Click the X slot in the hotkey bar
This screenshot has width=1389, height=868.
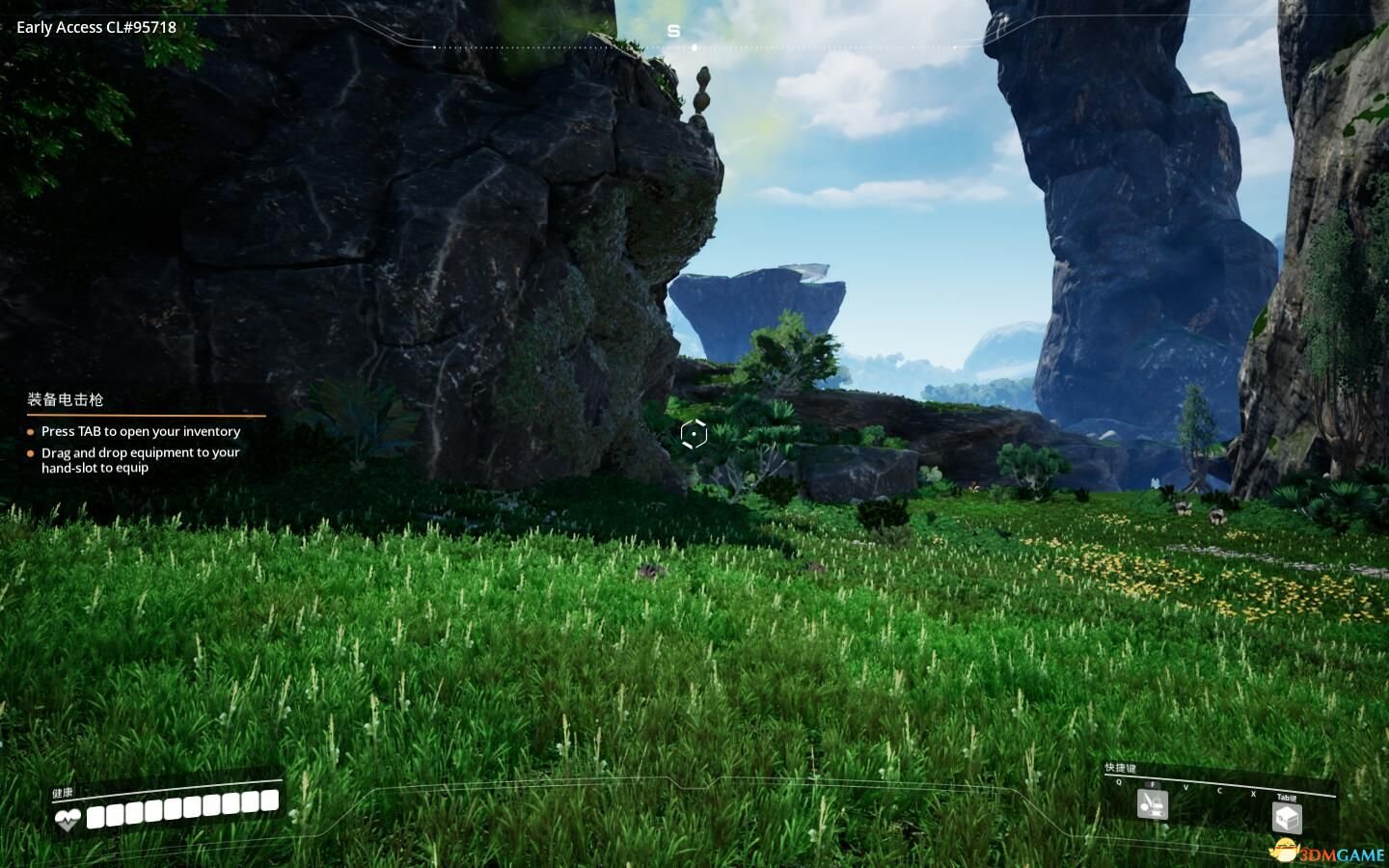pos(1254,793)
